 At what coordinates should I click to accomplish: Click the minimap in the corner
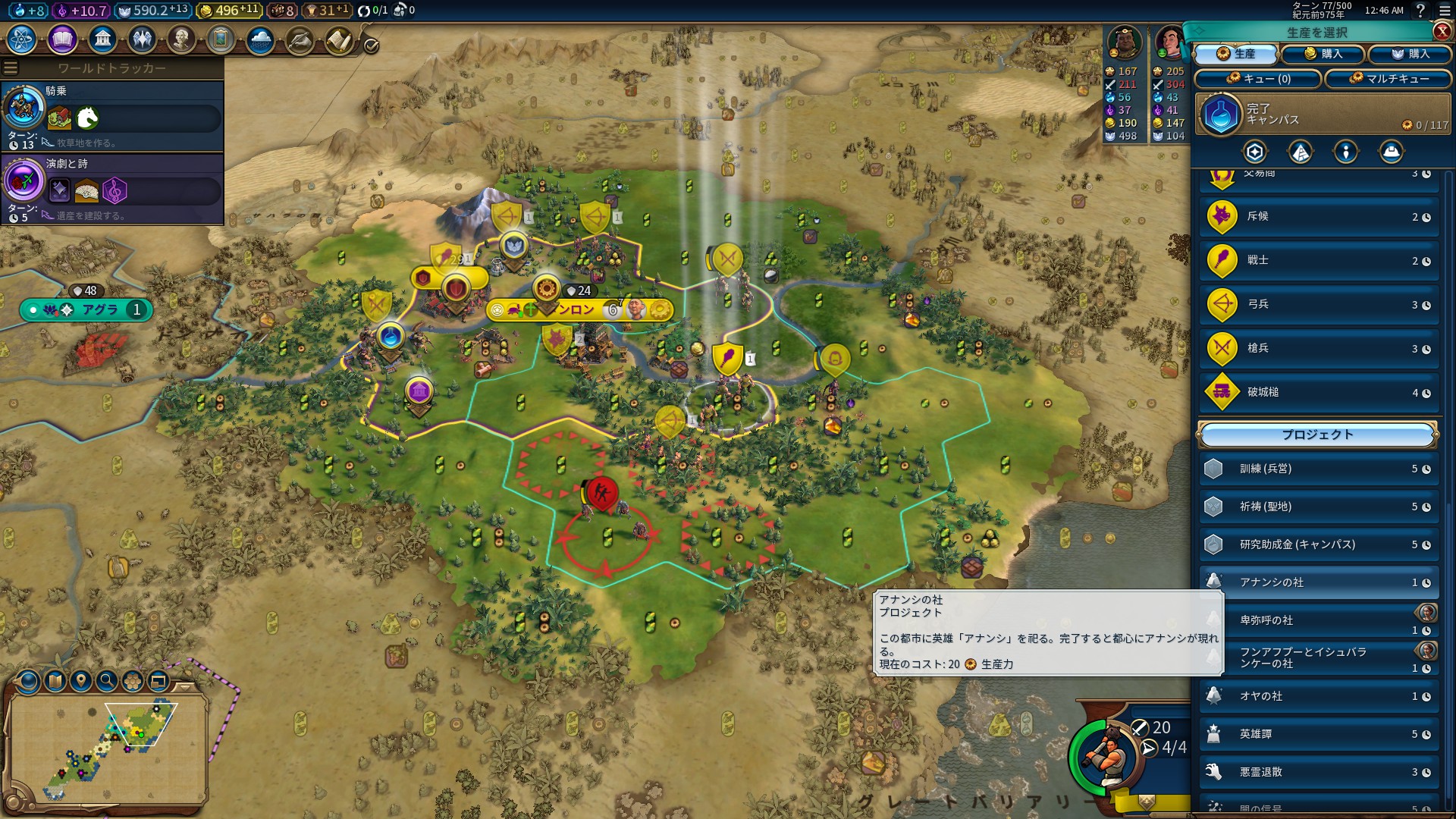pyautogui.click(x=108, y=746)
